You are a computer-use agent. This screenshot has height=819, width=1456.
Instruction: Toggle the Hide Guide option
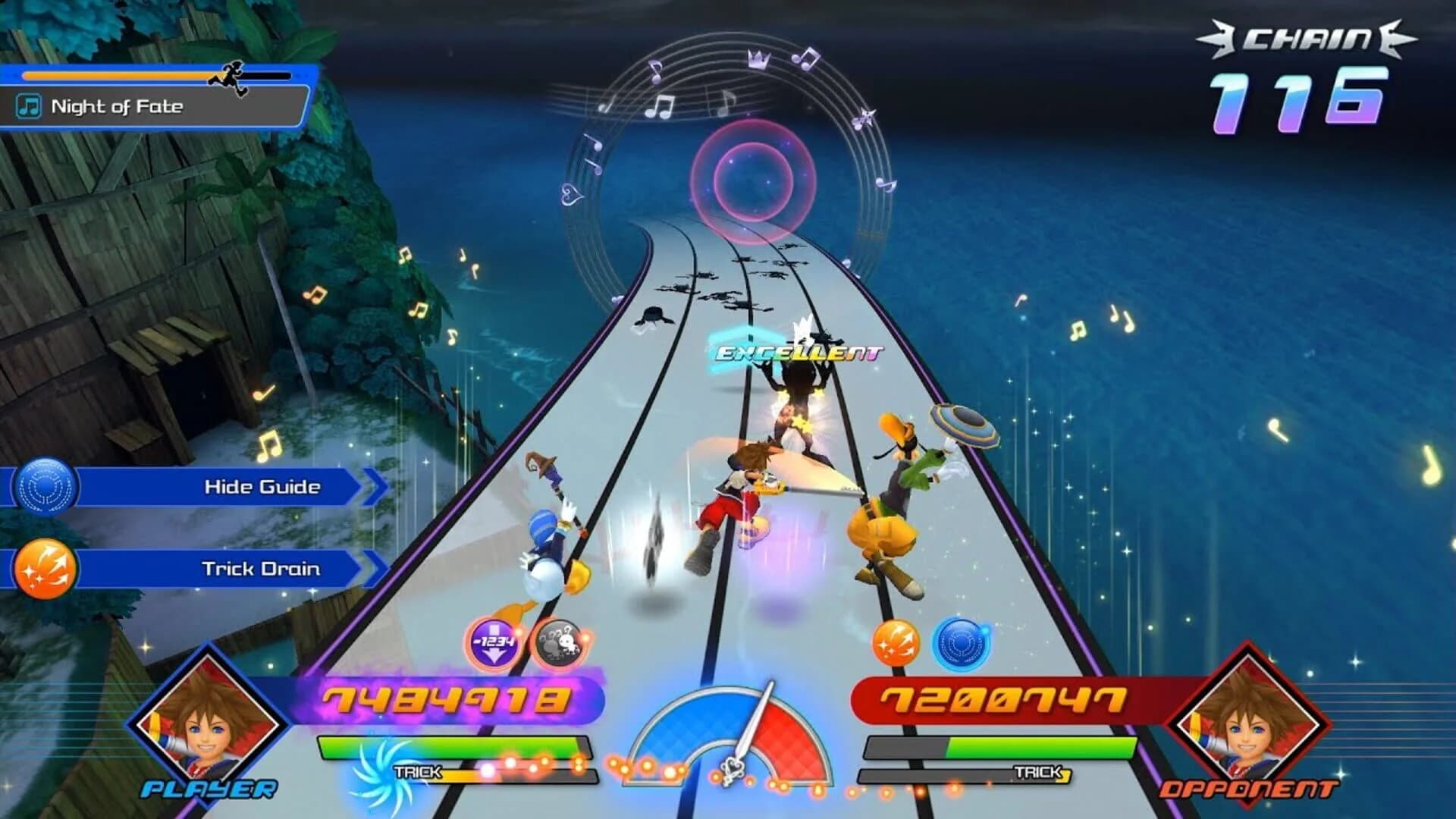(262, 486)
